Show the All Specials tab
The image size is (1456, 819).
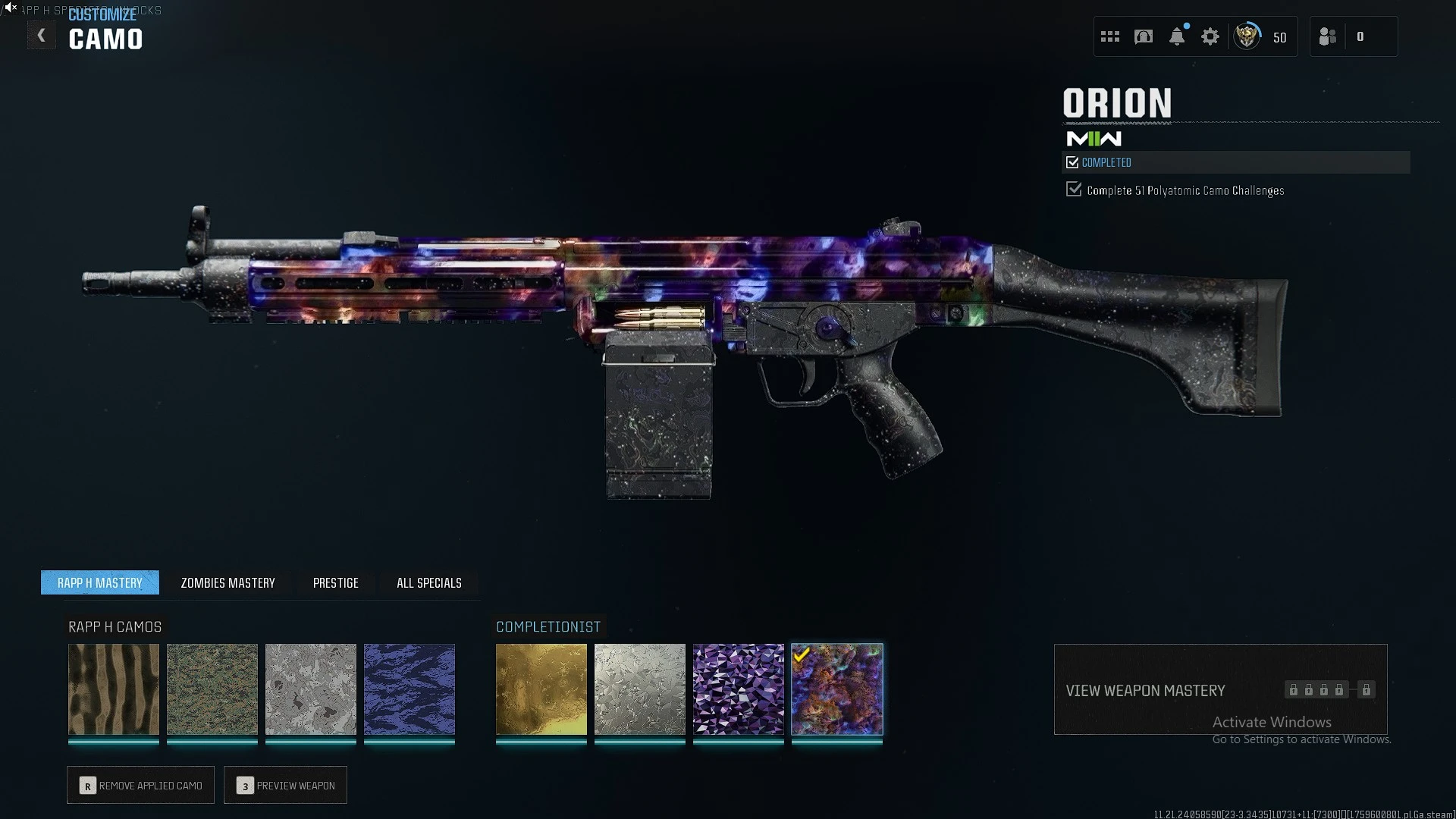[428, 582]
